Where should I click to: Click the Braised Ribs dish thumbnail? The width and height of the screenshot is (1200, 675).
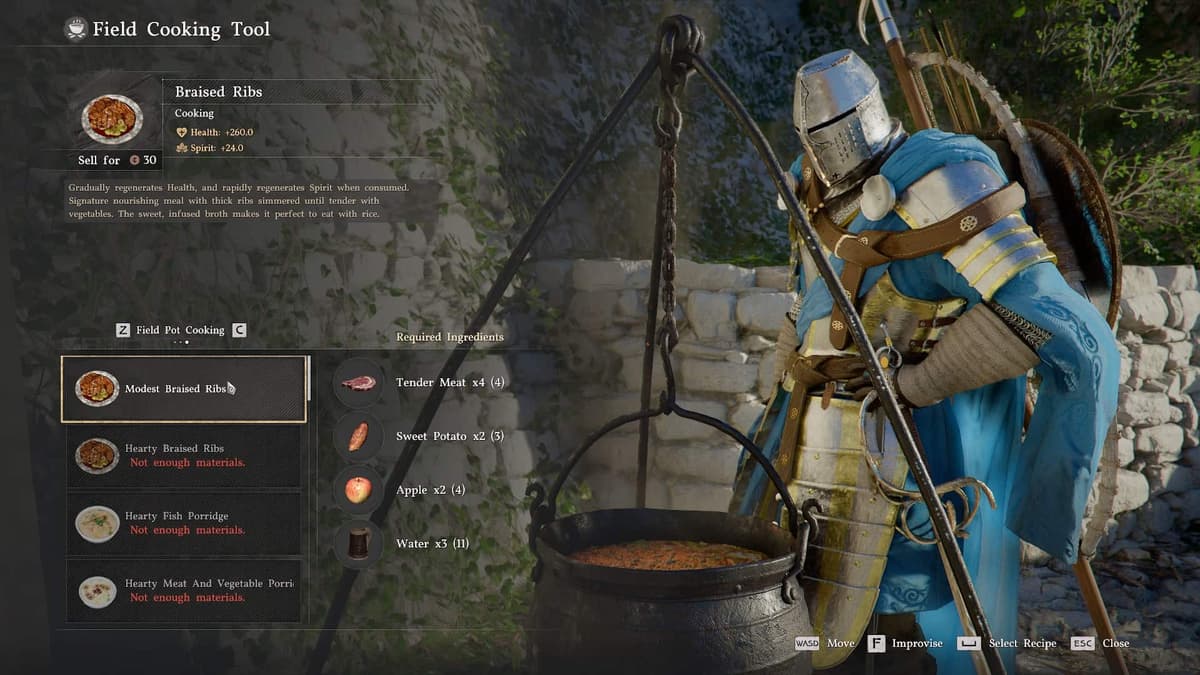tap(112, 118)
